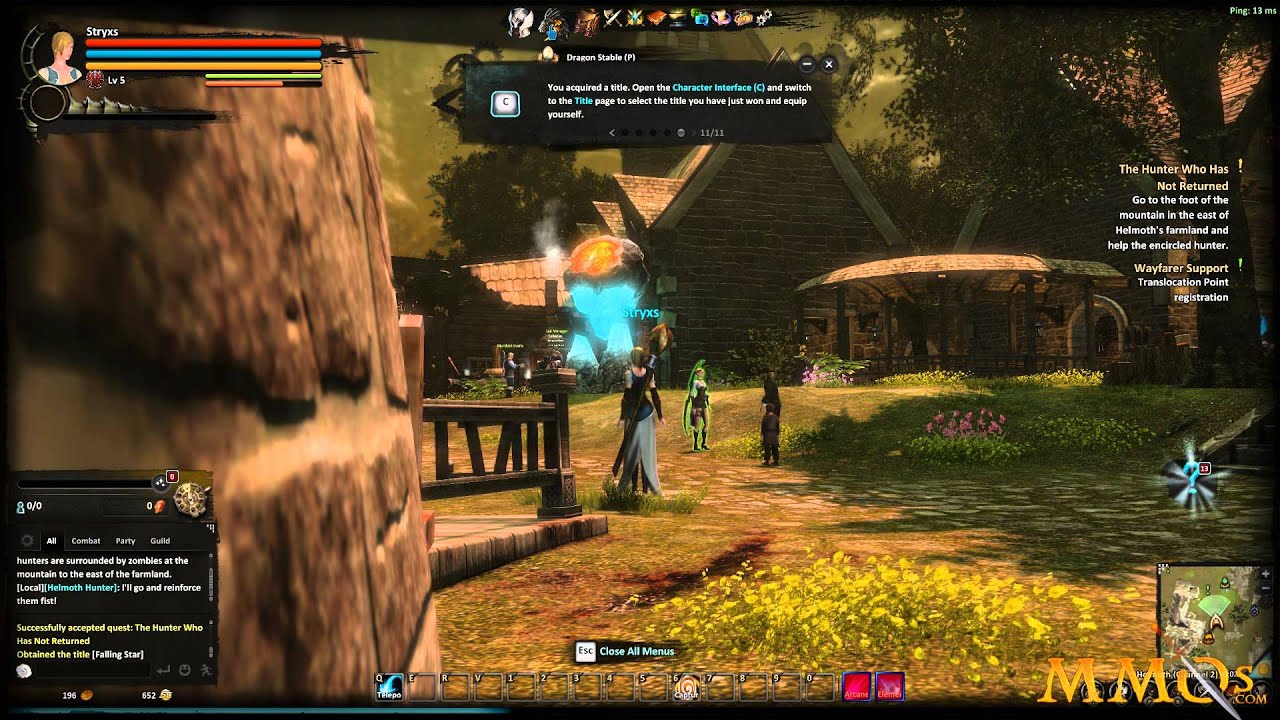Activate the Teleport skill in slot Q
The image size is (1280, 720).
(388, 687)
